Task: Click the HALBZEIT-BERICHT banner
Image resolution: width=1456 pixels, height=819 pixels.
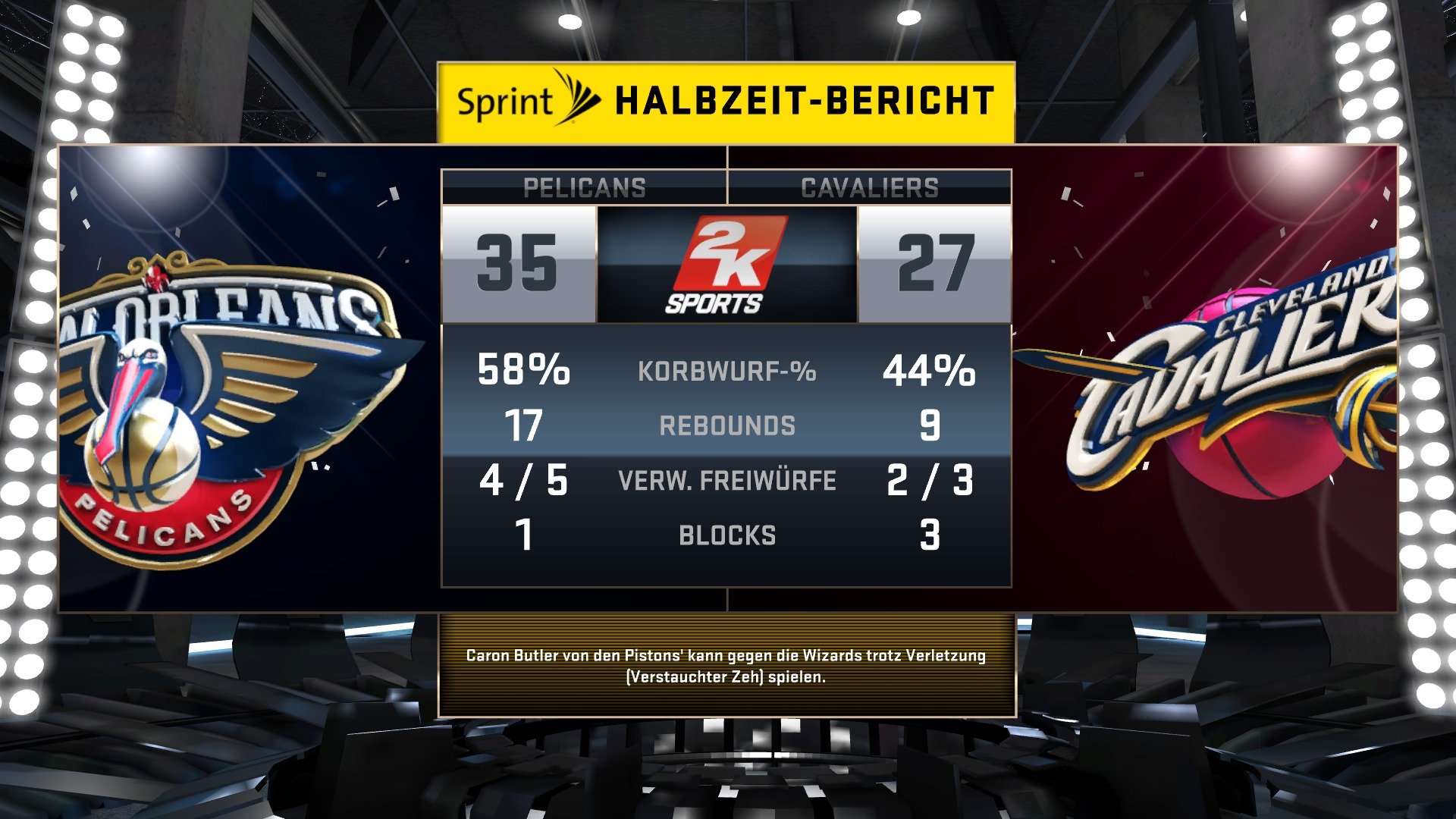Action: (804, 97)
